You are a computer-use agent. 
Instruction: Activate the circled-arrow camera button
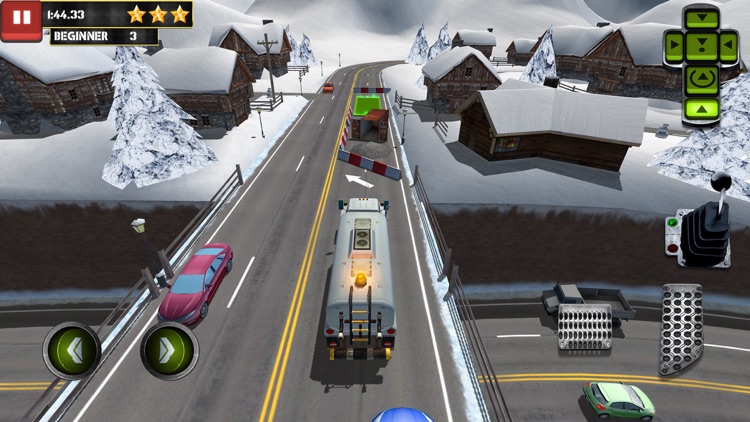pyautogui.click(x=701, y=76)
